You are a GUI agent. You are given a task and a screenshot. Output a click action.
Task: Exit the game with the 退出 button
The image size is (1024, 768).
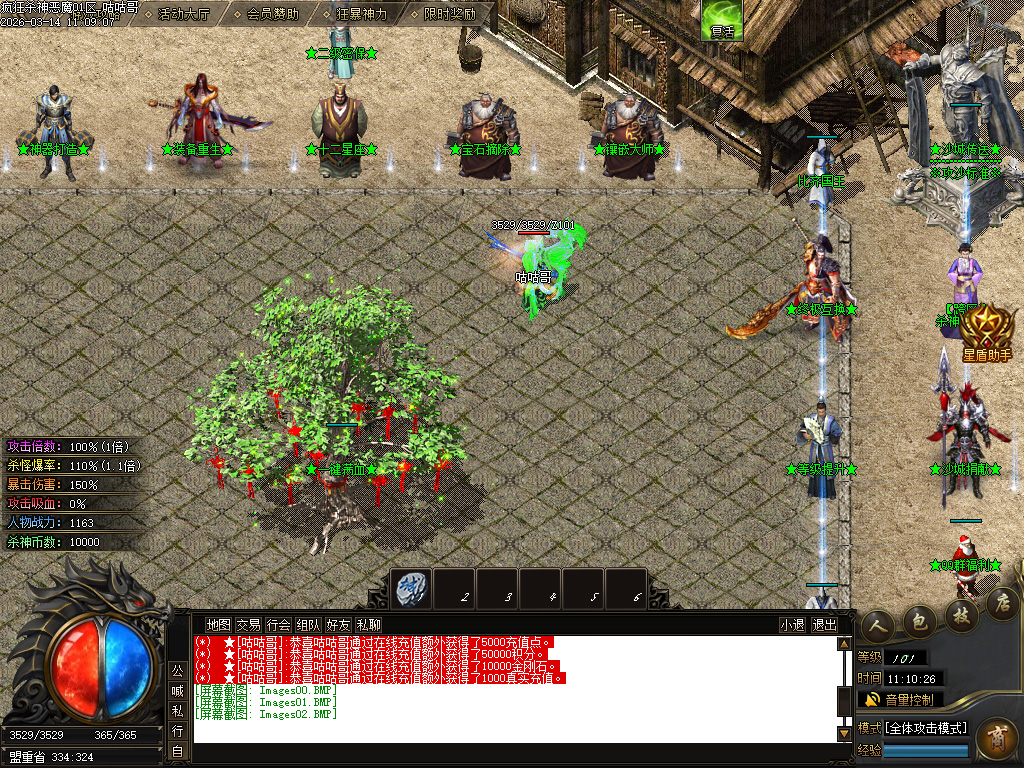pyautogui.click(x=824, y=625)
